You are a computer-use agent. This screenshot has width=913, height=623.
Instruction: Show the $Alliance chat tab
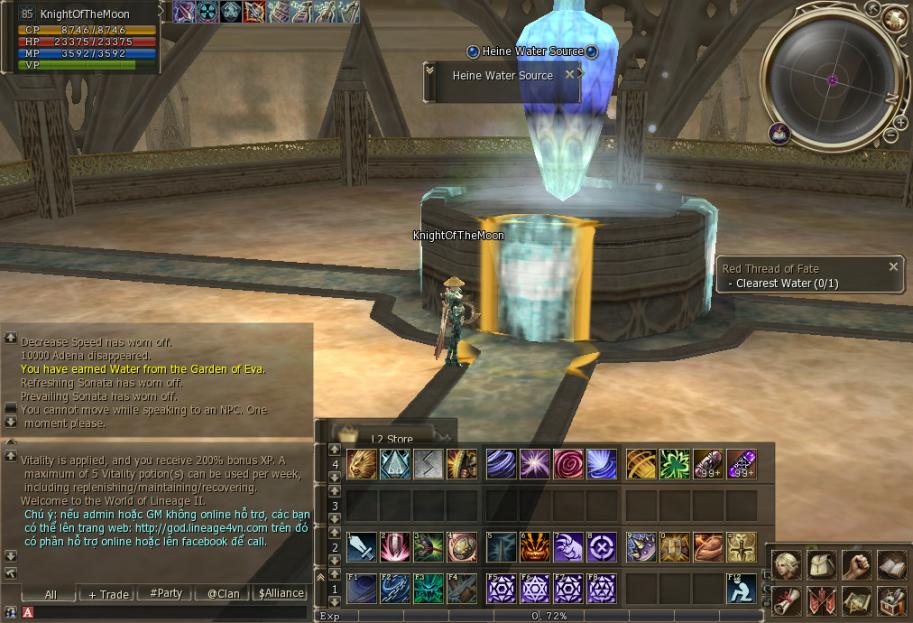click(x=280, y=593)
